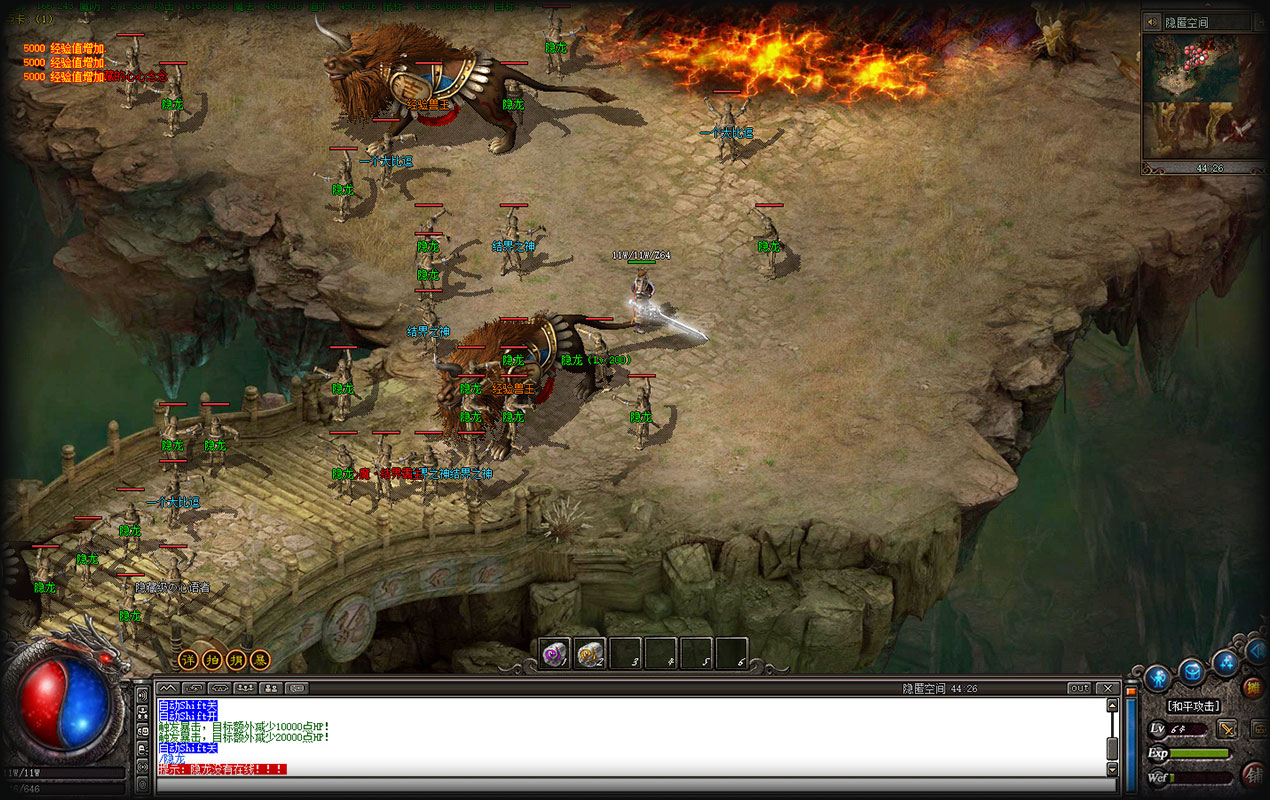Open the character panel via blue figure icon
This screenshot has height=800, width=1270.
[1158, 678]
